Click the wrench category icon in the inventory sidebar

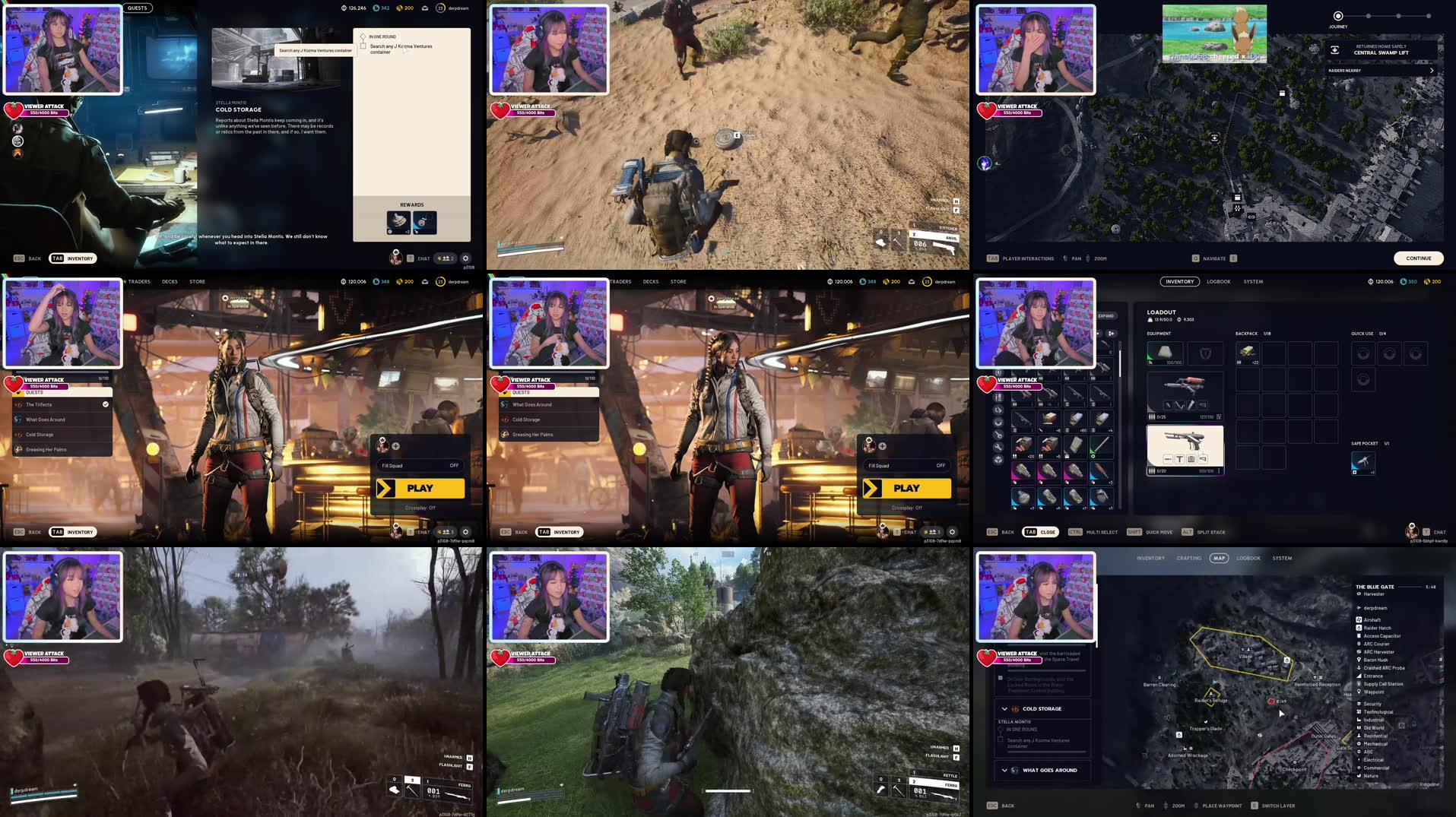pyautogui.click(x=998, y=447)
